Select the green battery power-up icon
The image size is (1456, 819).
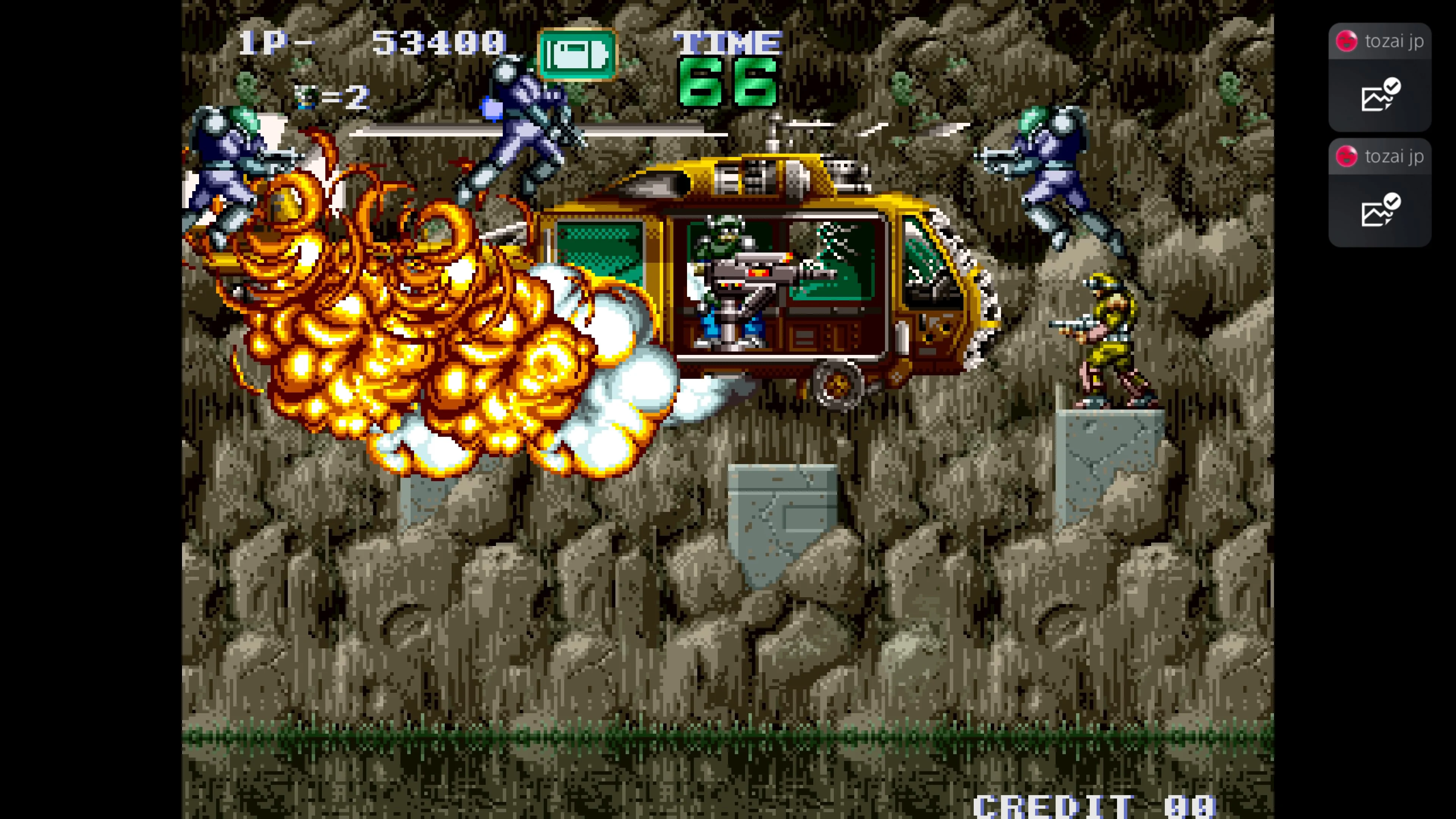click(x=576, y=51)
